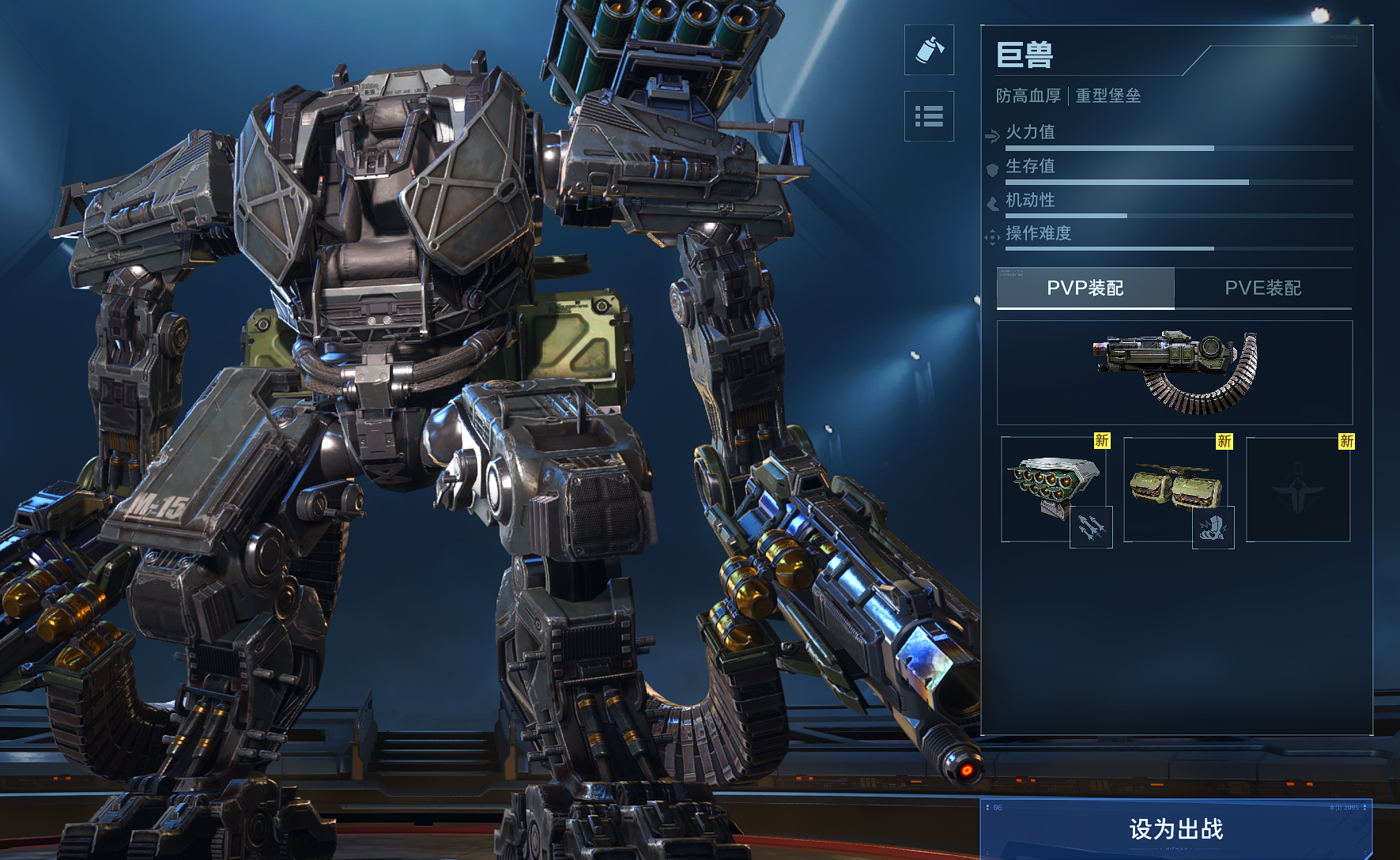Choose the missile pod equipment slot

click(x=1053, y=488)
